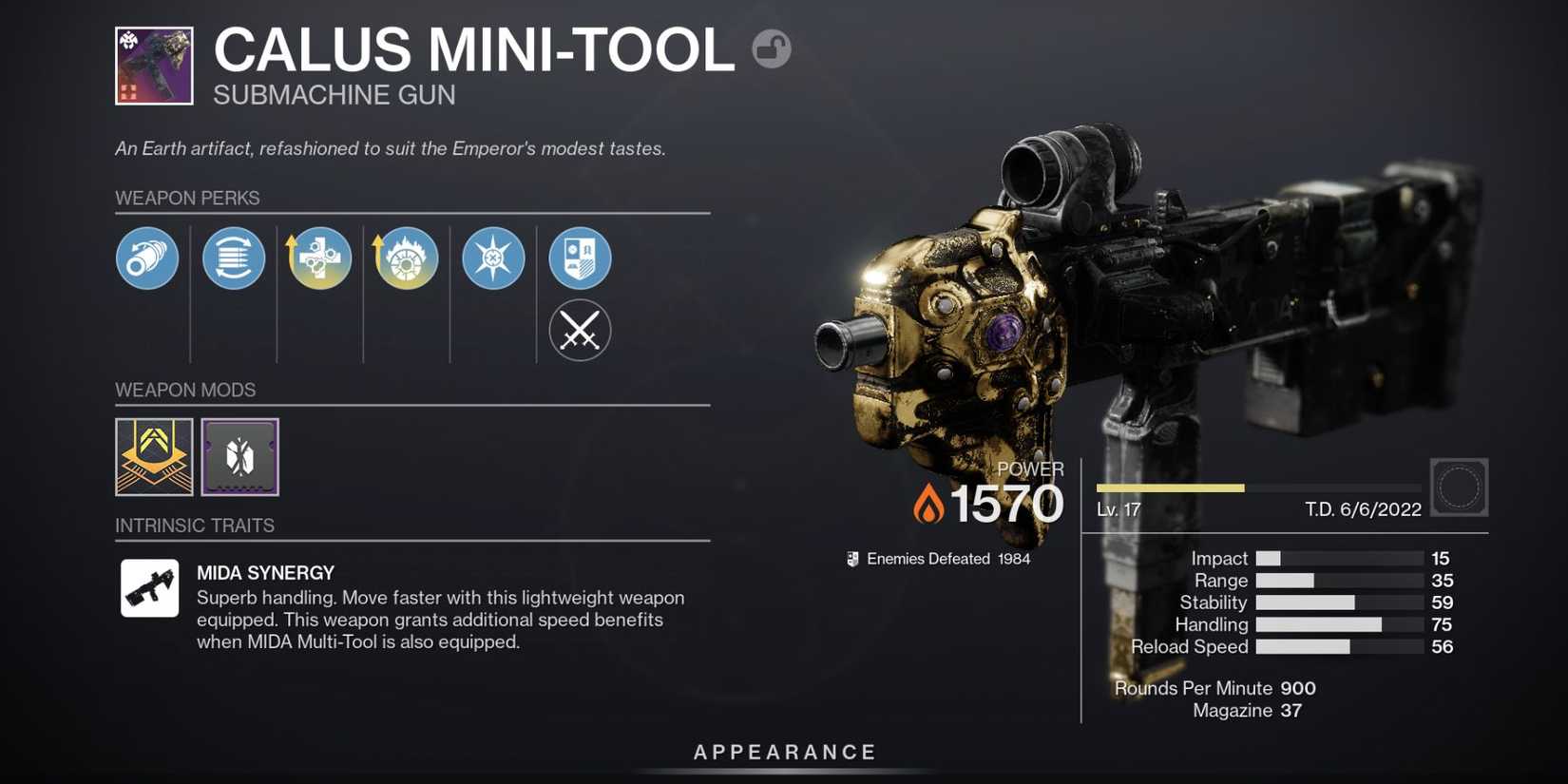Select the flaming wheel trait perk
The height and width of the screenshot is (784, 1568).
coord(406,258)
